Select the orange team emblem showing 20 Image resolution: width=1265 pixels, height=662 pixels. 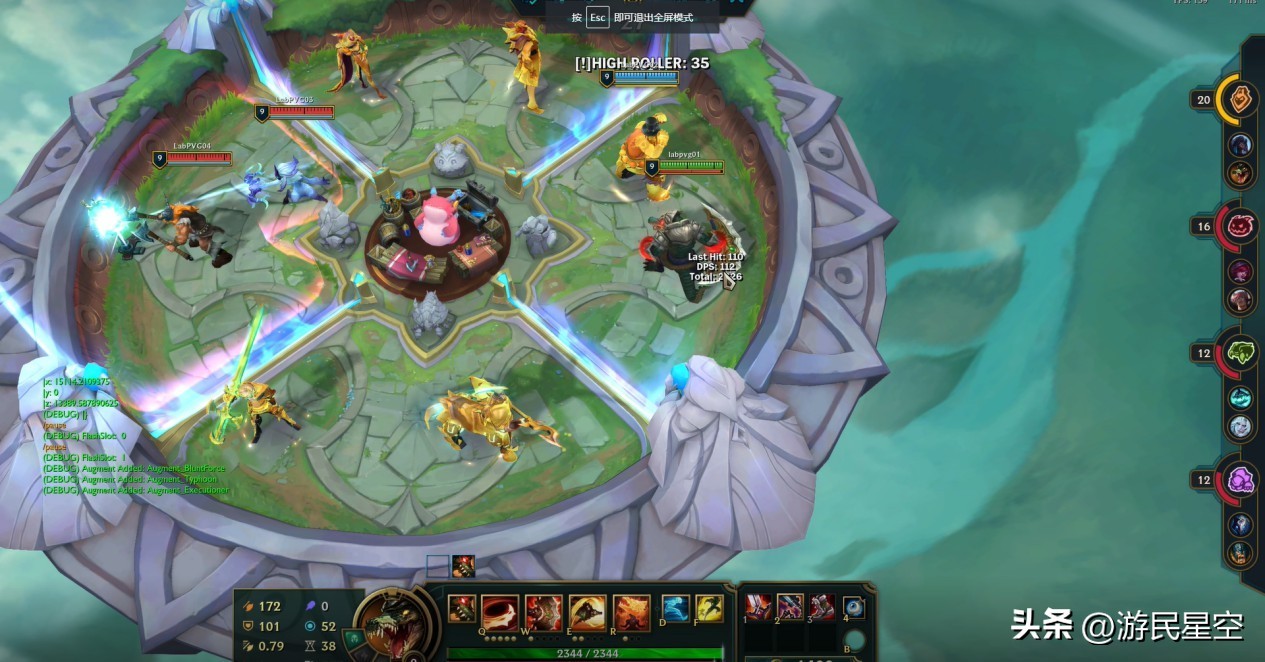(1240, 100)
